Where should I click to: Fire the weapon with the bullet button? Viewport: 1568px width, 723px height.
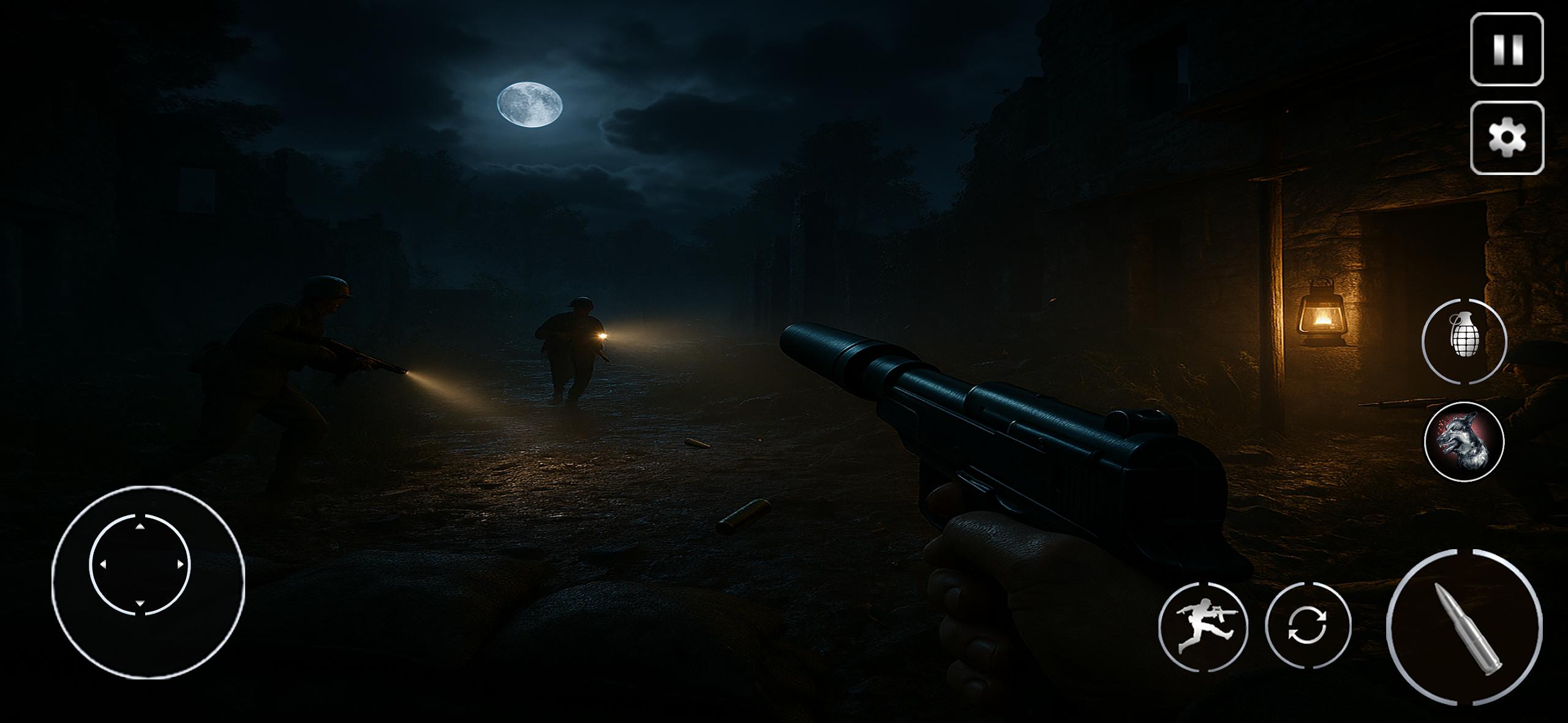pos(1464,627)
